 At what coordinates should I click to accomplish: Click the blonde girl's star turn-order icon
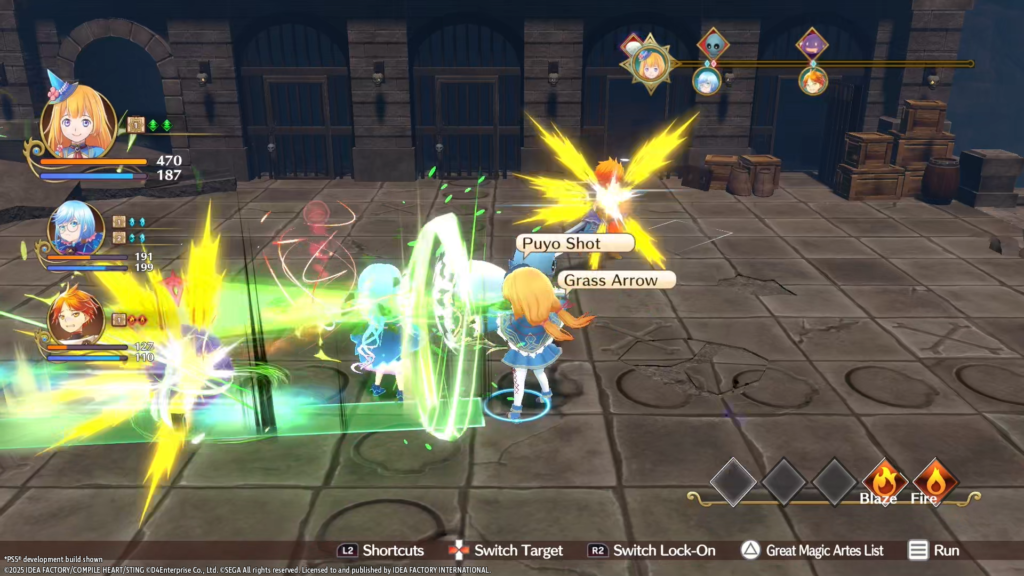pos(650,64)
